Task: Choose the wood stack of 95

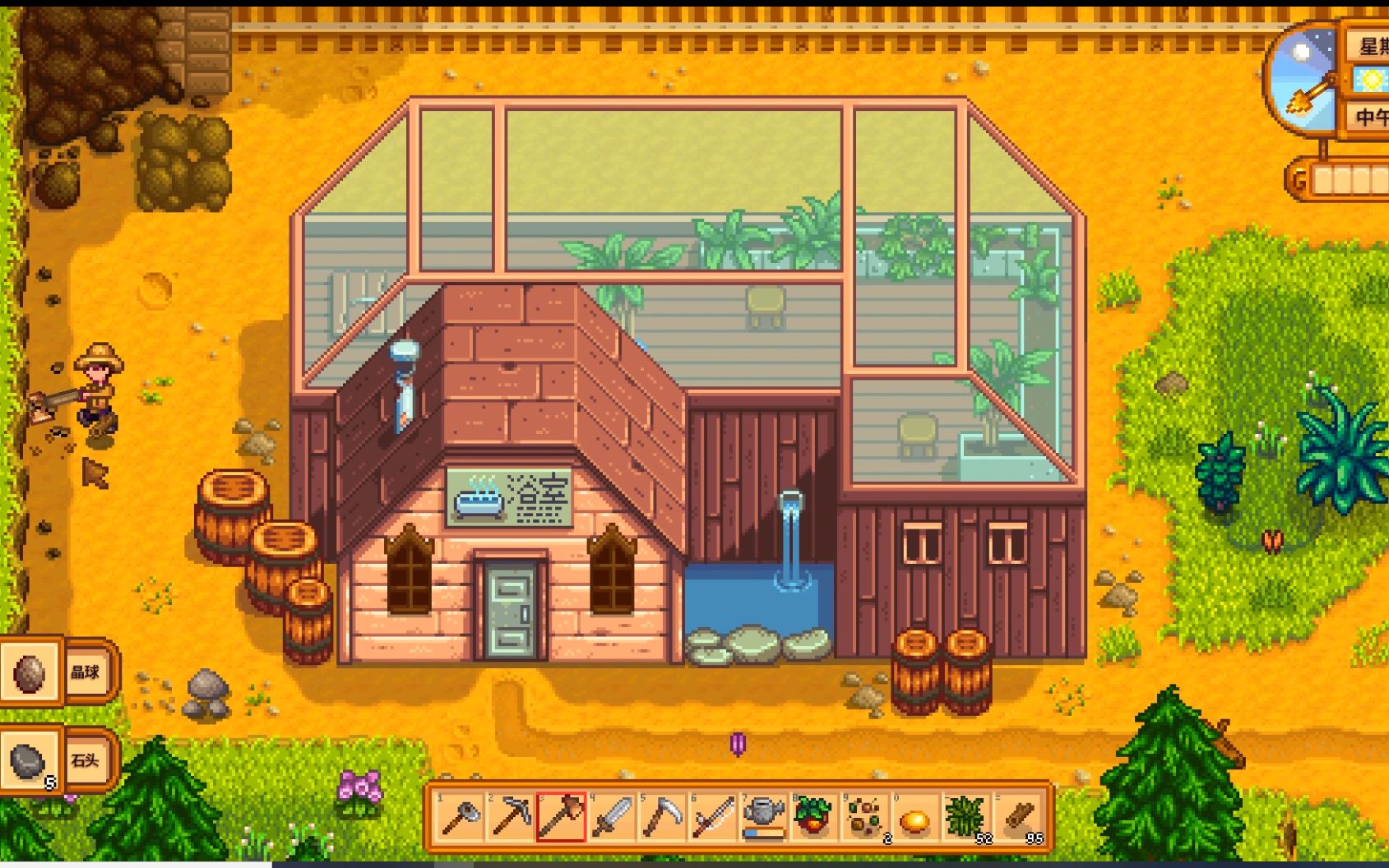Action: (1018, 818)
